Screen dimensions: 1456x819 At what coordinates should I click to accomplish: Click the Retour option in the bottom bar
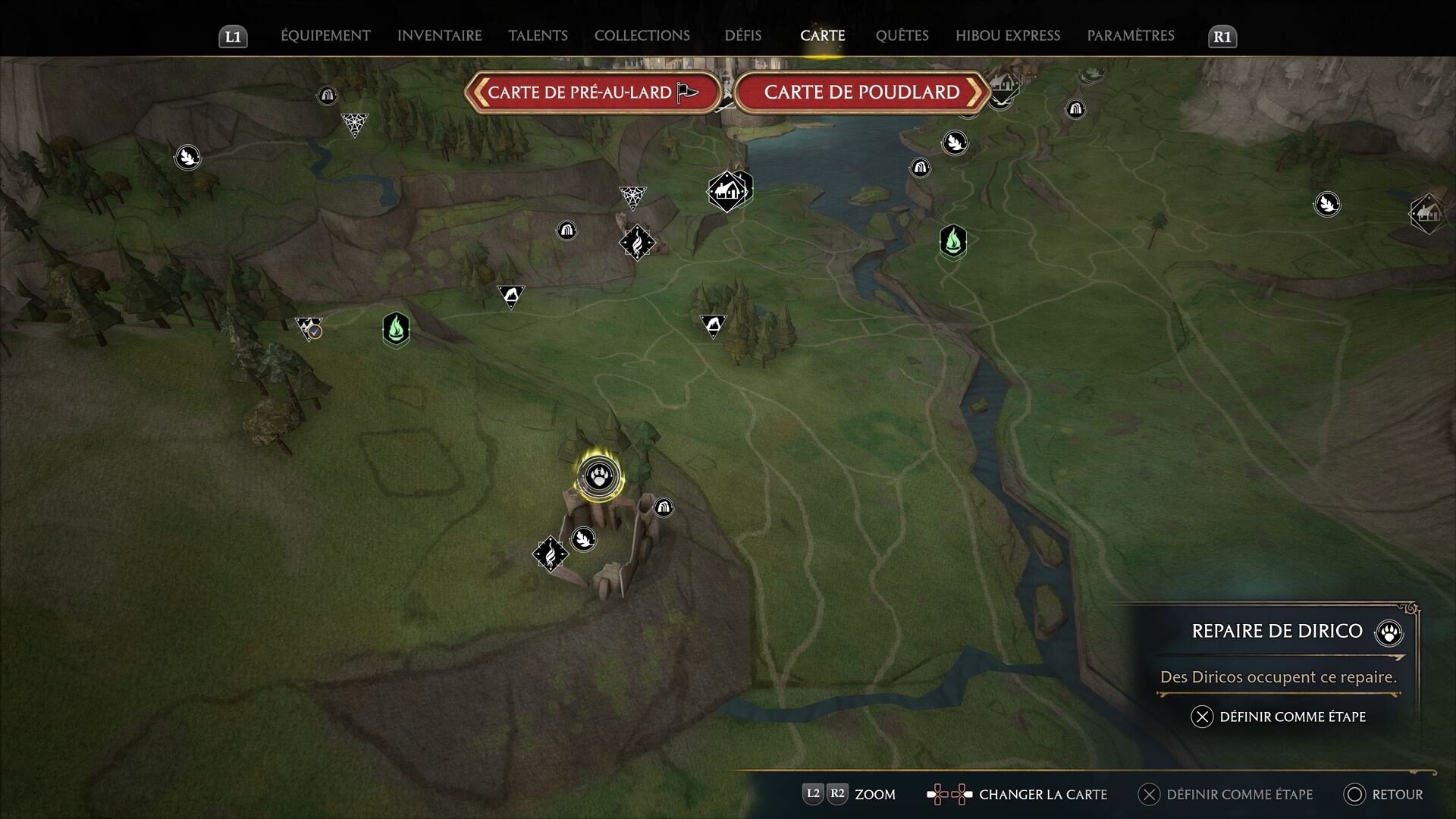tap(1384, 794)
